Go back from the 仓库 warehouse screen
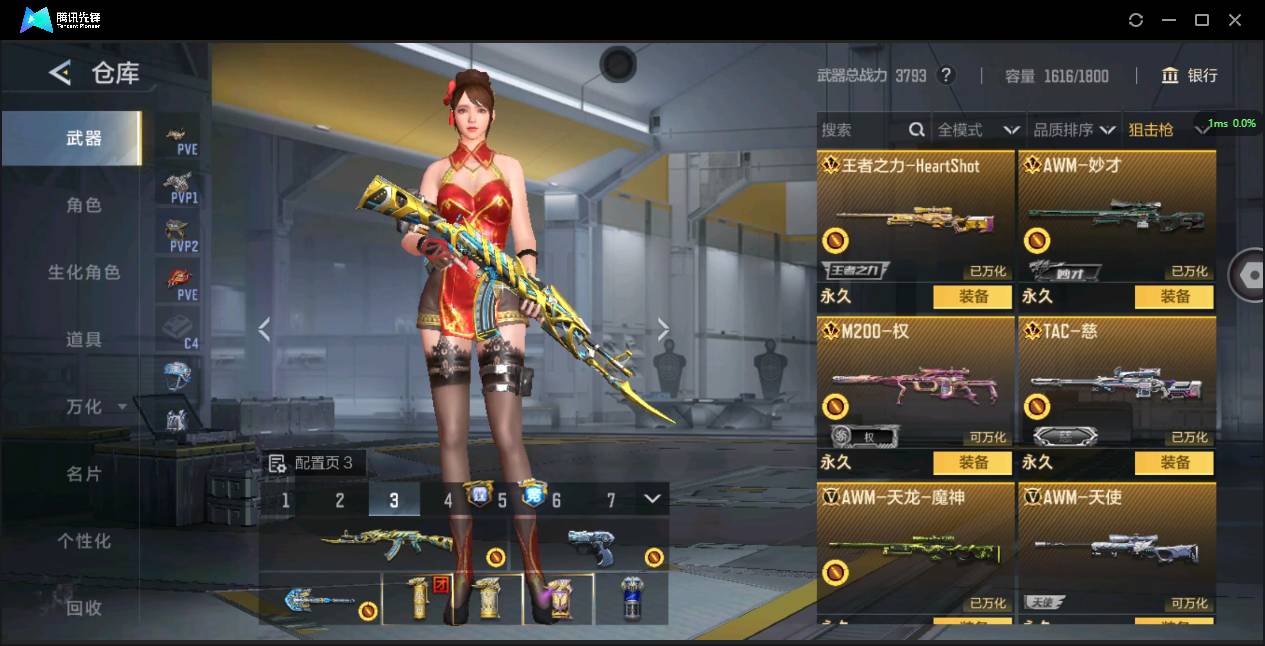The height and width of the screenshot is (646, 1265). (60, 73)
